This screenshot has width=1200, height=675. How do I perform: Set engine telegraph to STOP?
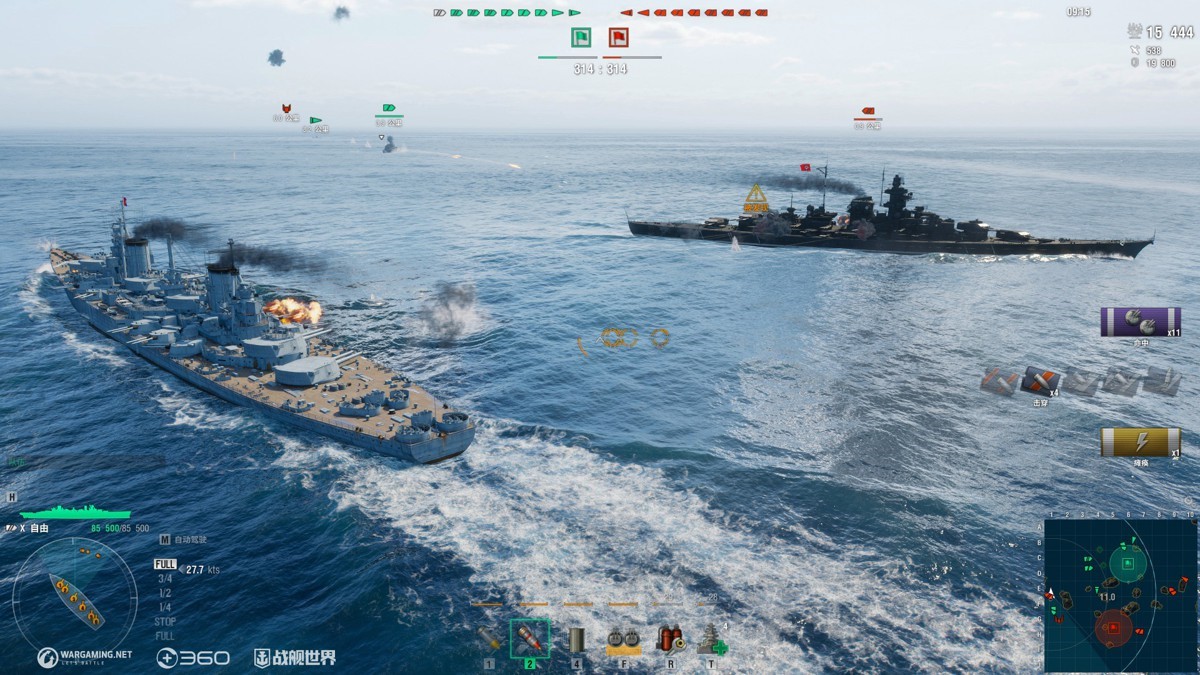165,621
